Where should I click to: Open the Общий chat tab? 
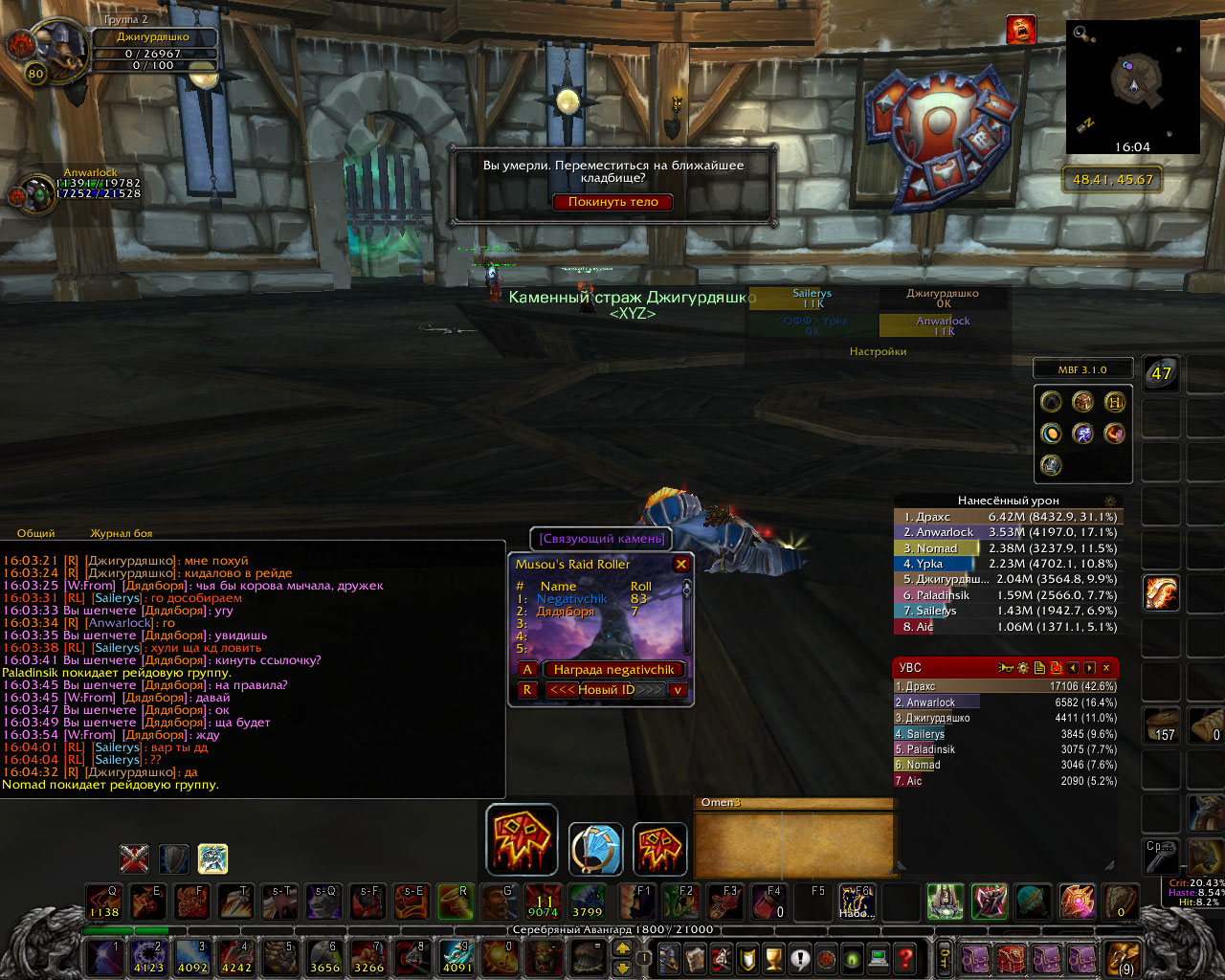[36, 533]
